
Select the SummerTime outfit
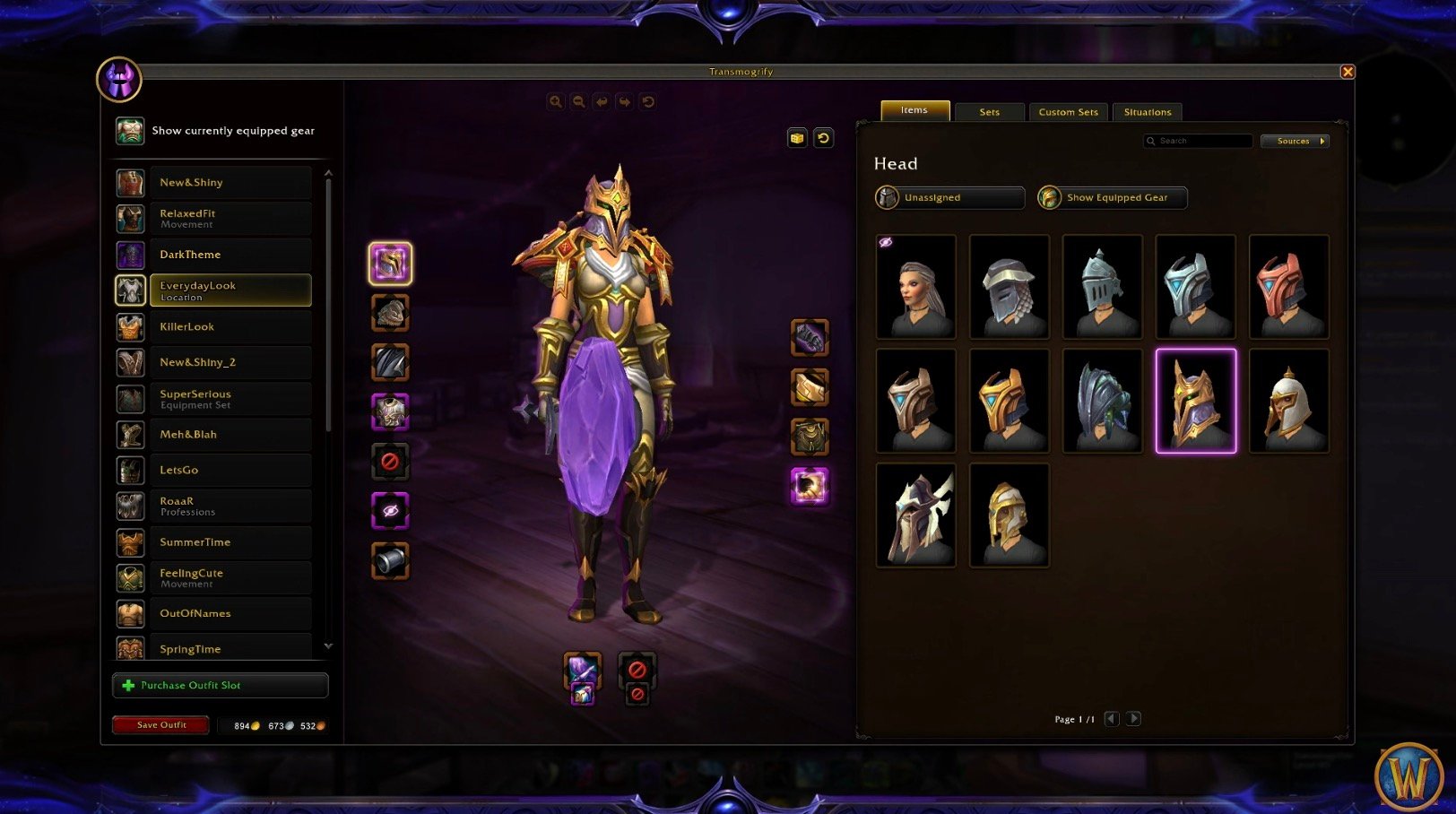pyautogui.click(x=230, y=541)
